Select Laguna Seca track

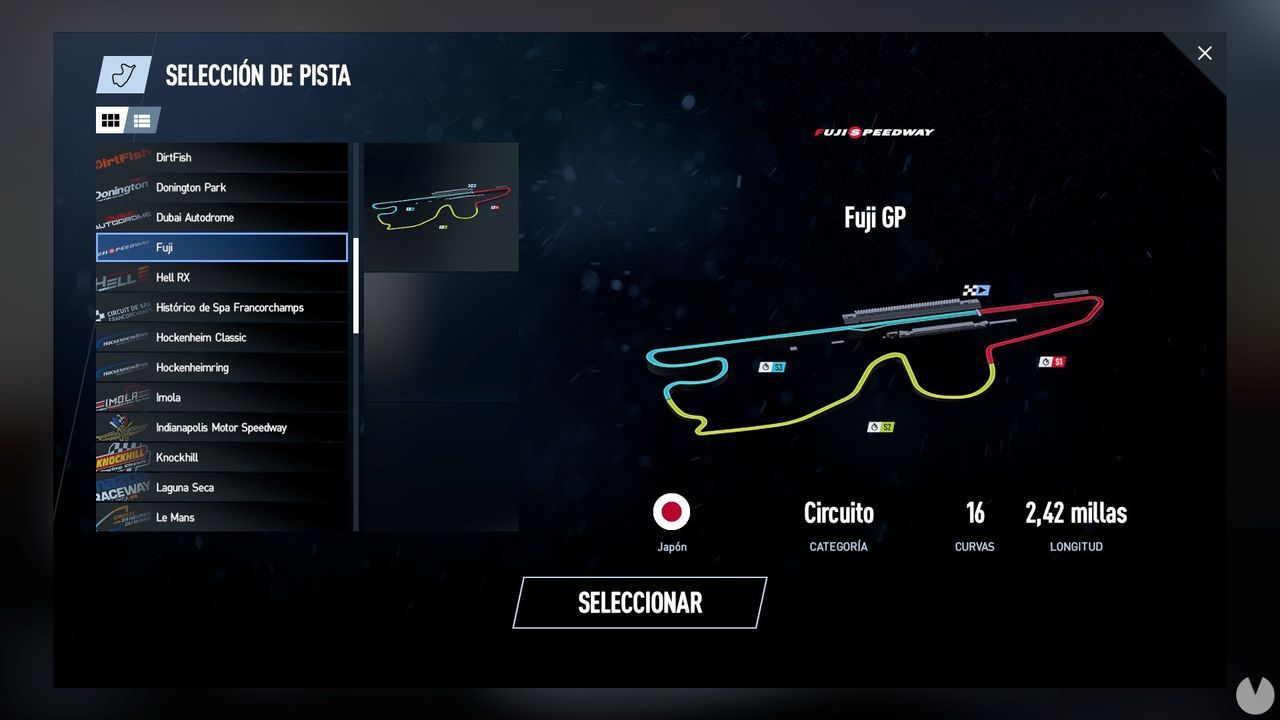click(x=222, y=487)
